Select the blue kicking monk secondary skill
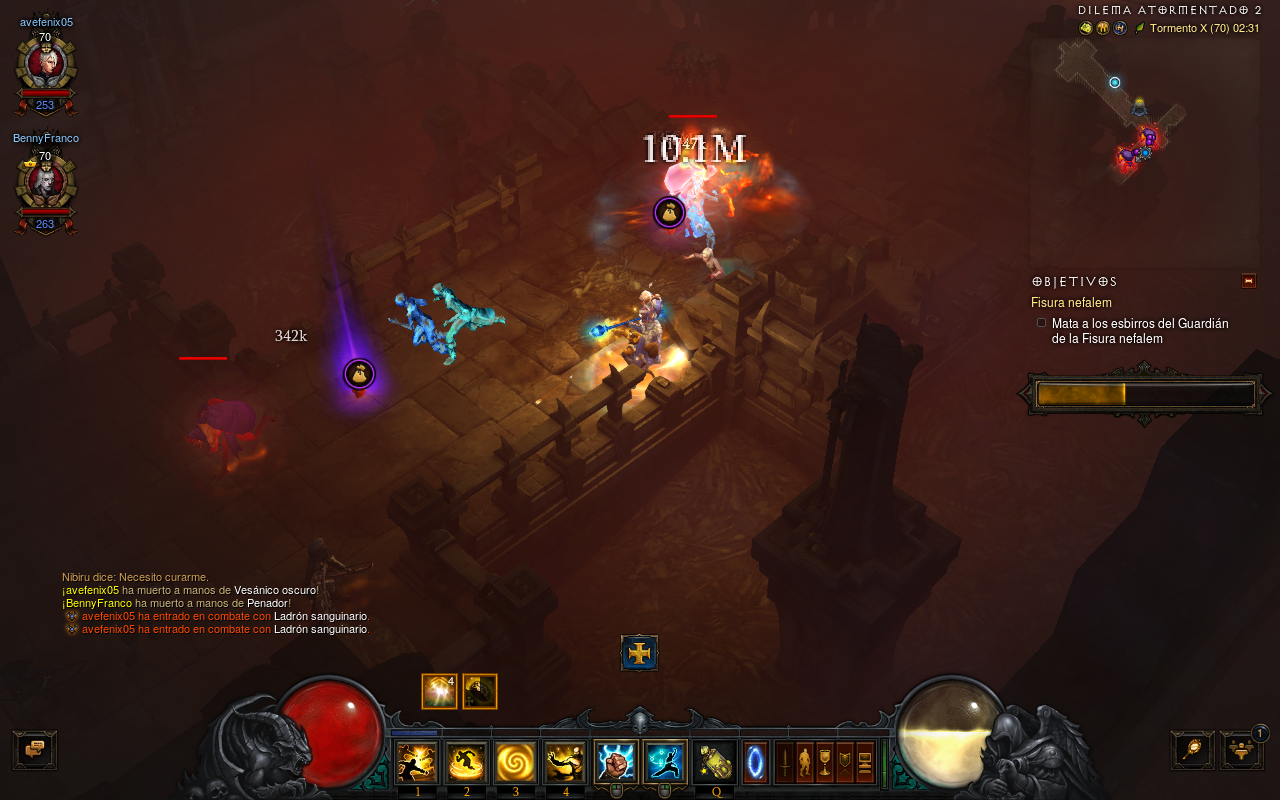 click(x=665, y=762)
